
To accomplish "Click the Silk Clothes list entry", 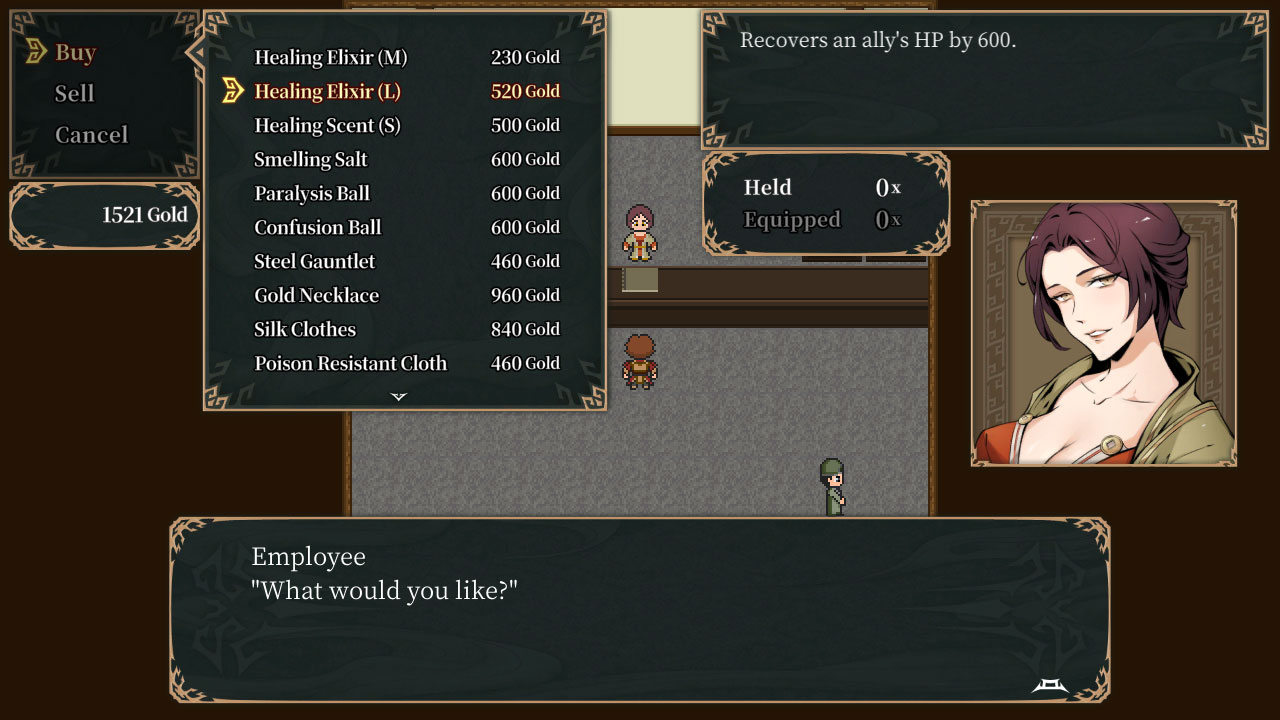I will (304, 329).
